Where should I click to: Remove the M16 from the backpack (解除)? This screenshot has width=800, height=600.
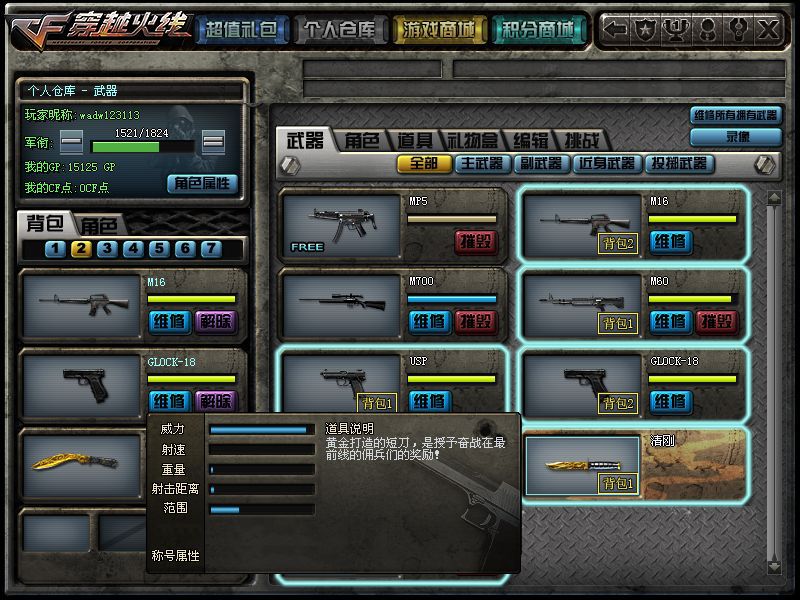[214, 321]
